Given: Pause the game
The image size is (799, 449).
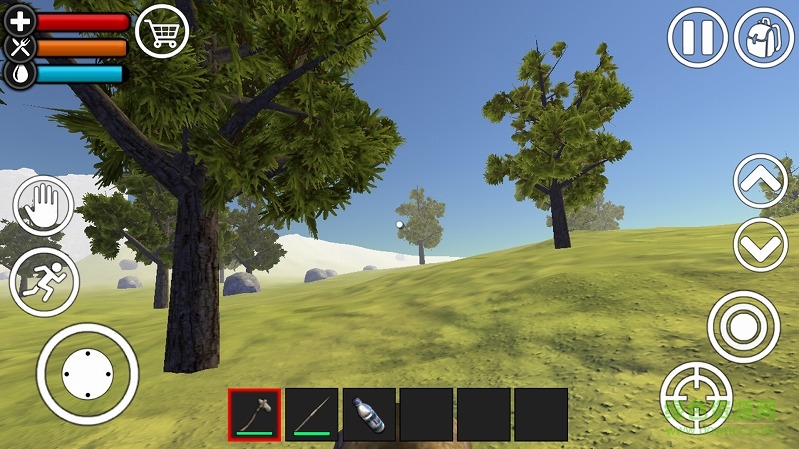Looking at the screenshot, I should click(x=697, y=38).
